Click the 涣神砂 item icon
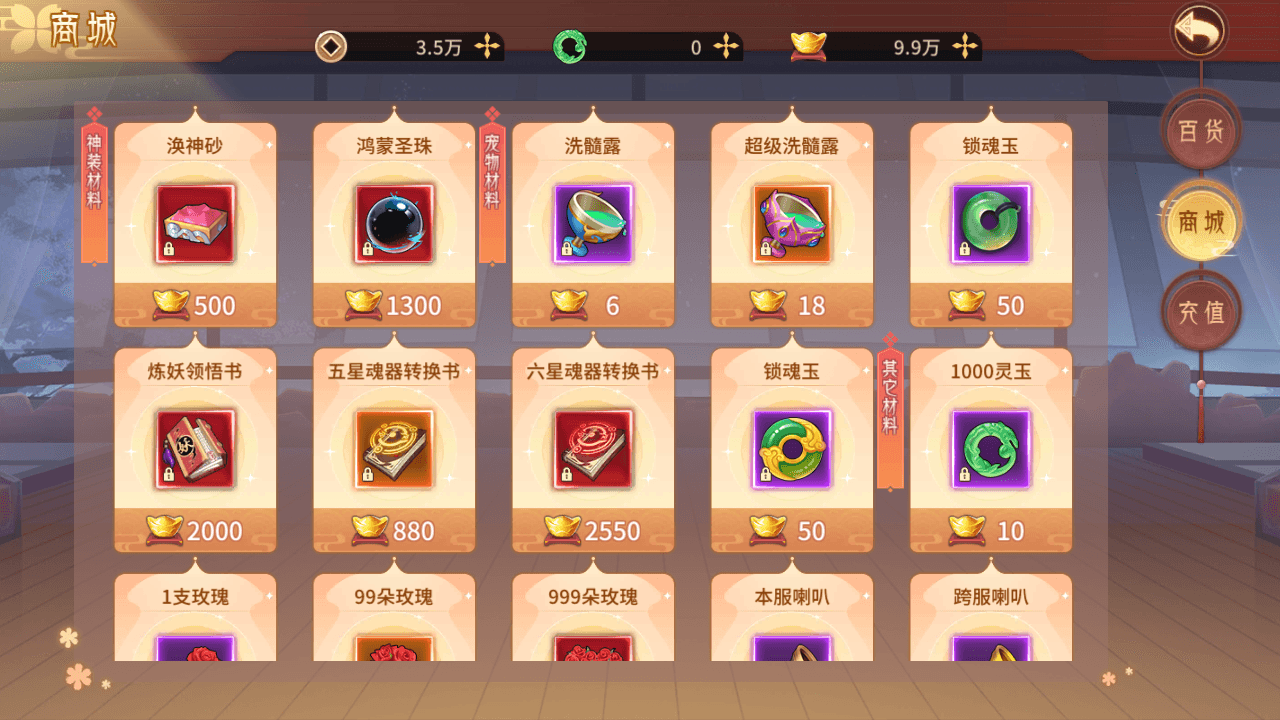The image size is (1280, 720). tap(194, 223)
